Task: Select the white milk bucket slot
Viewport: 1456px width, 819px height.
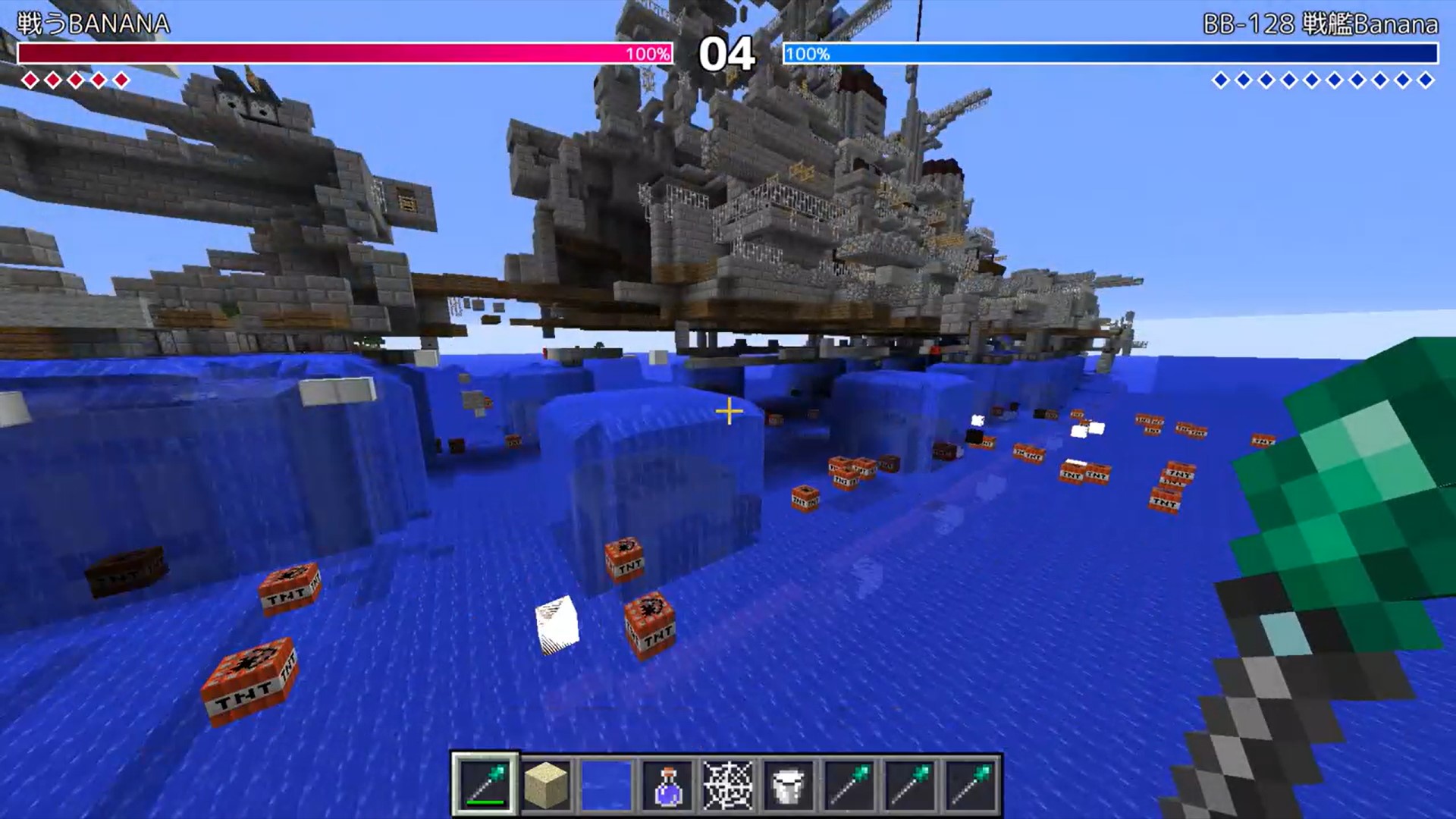Action: 789,785
